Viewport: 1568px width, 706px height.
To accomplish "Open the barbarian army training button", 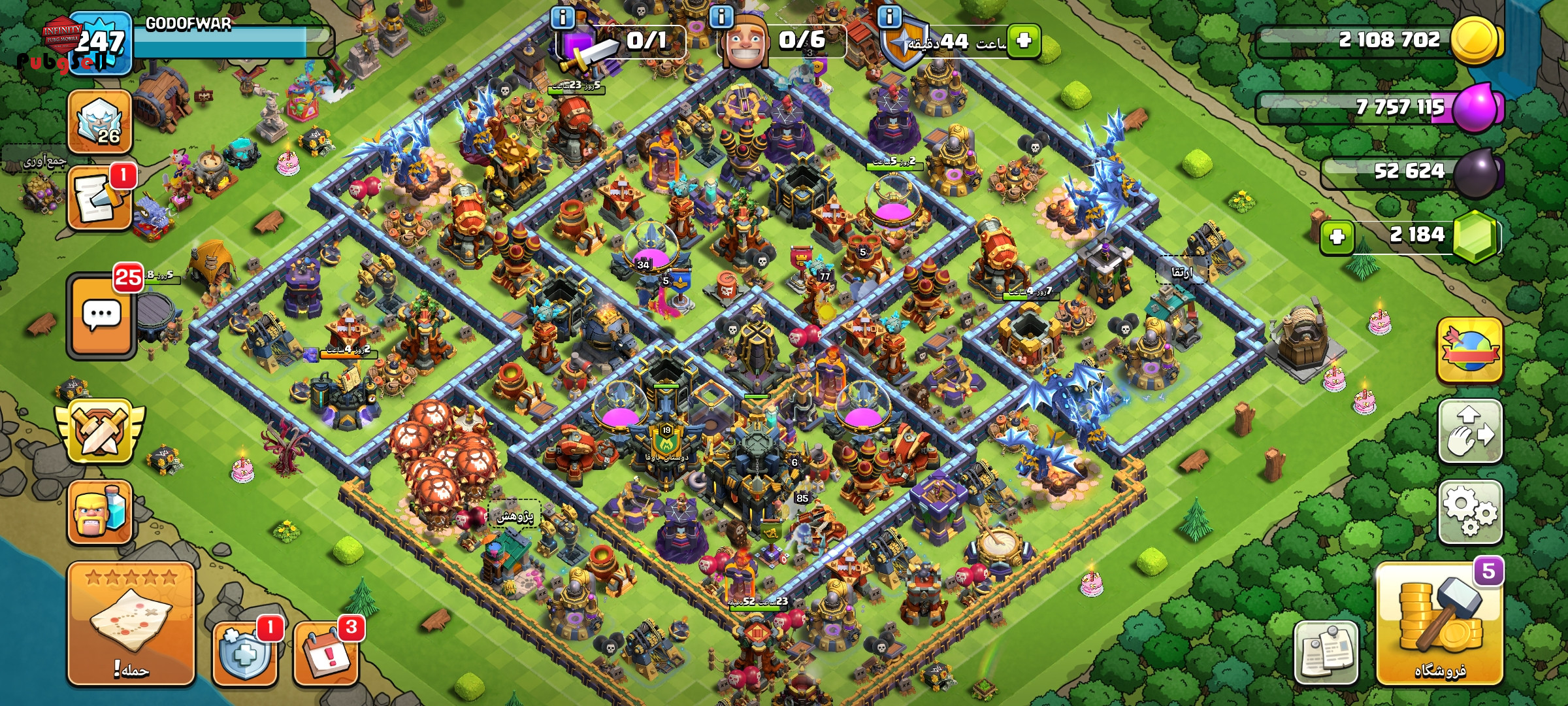I will (x=100, y=513).
